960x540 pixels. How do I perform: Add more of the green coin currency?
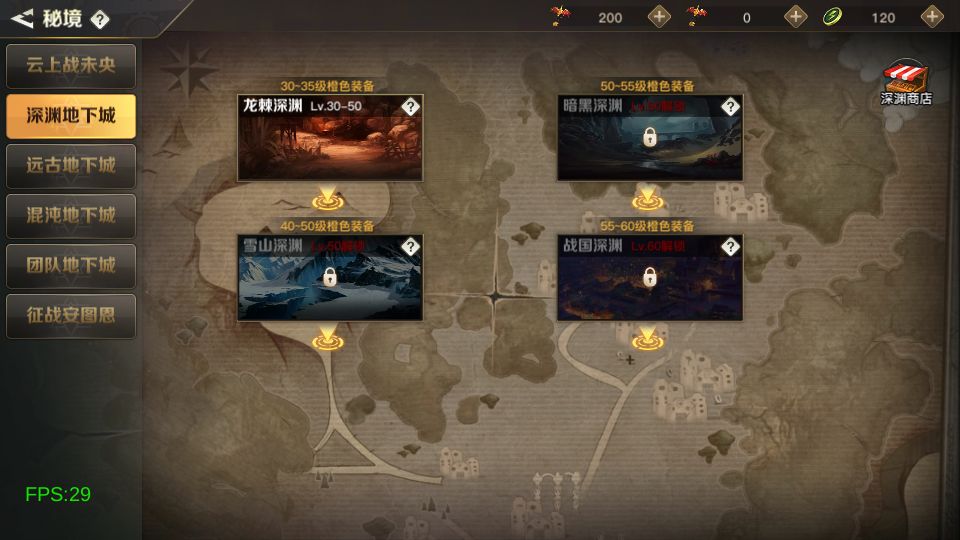pyautogui.click(x=932, y=16)
